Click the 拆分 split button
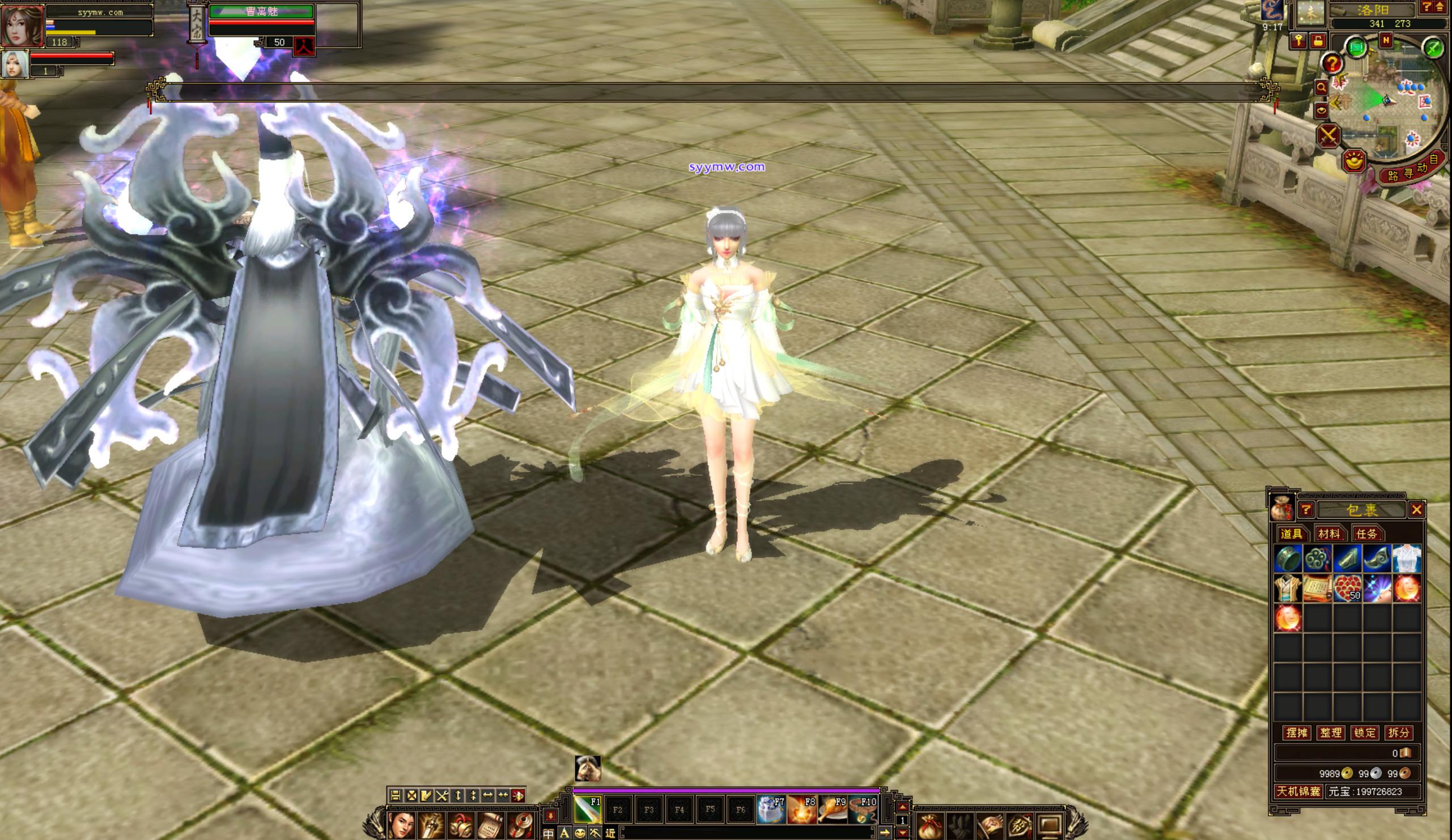 pyautogui.click(x=1398, y=732)
